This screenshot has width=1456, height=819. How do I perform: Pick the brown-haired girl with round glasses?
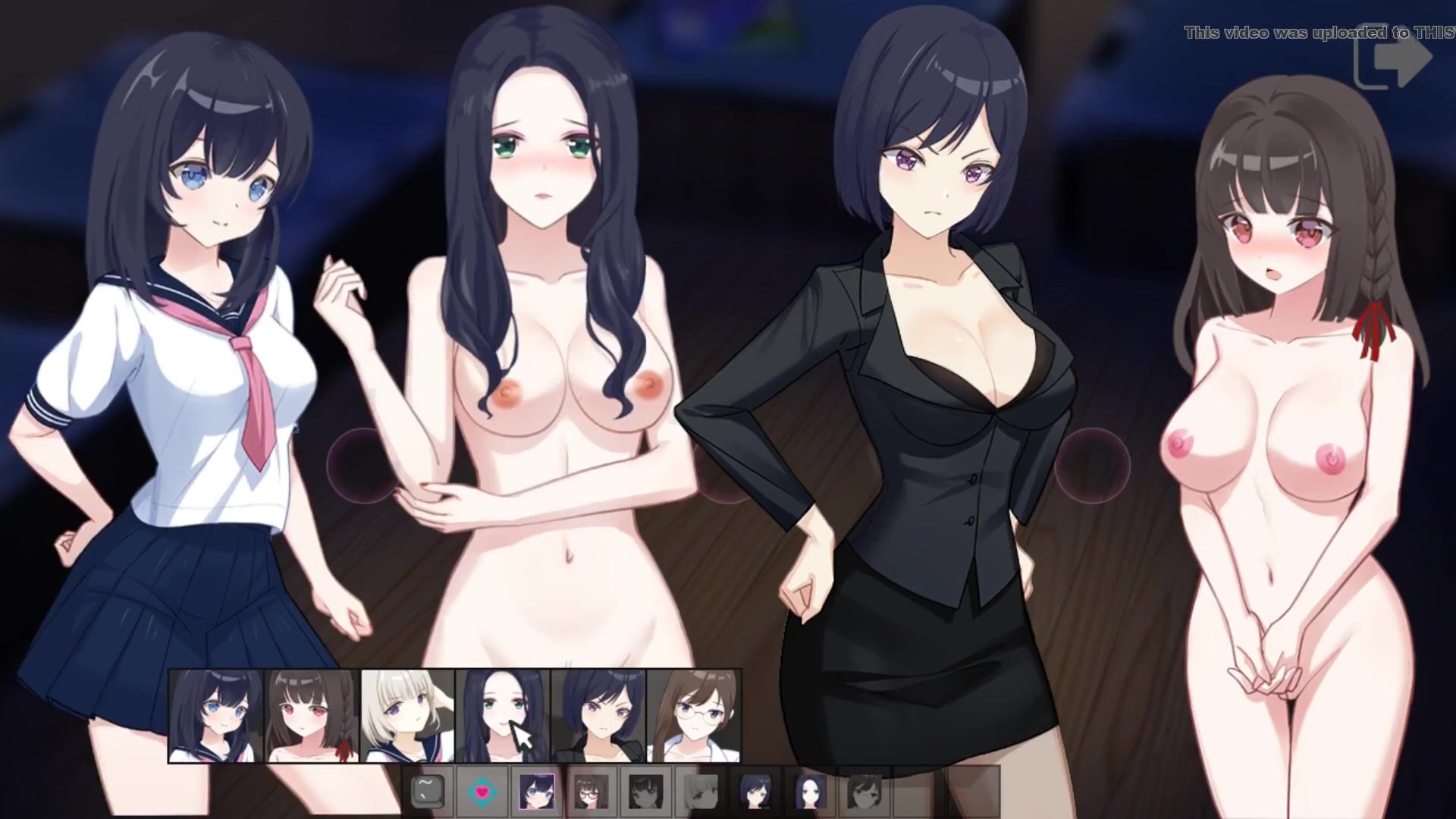[693, 716]
